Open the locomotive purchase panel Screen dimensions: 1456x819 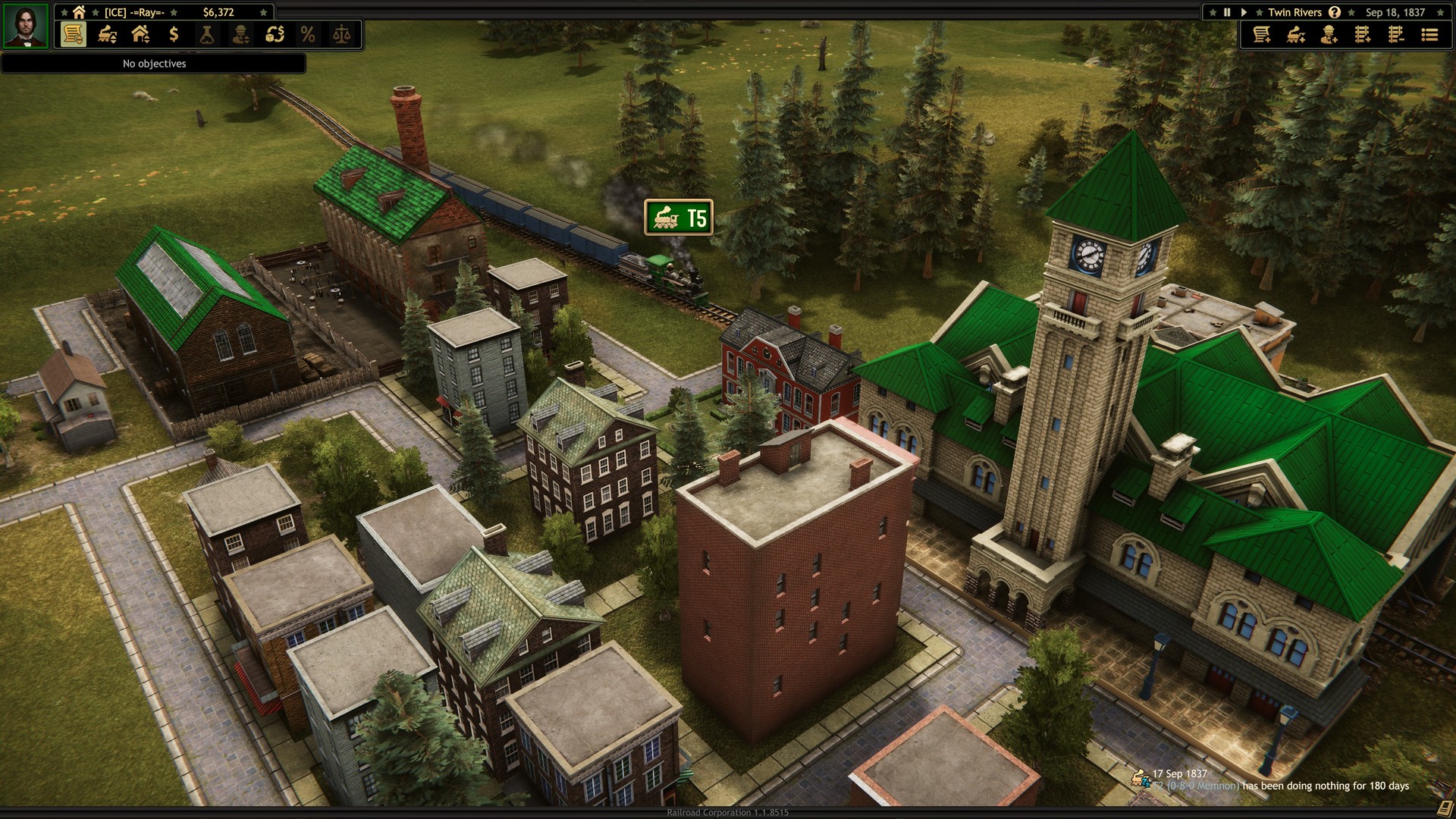(1295, 35)
